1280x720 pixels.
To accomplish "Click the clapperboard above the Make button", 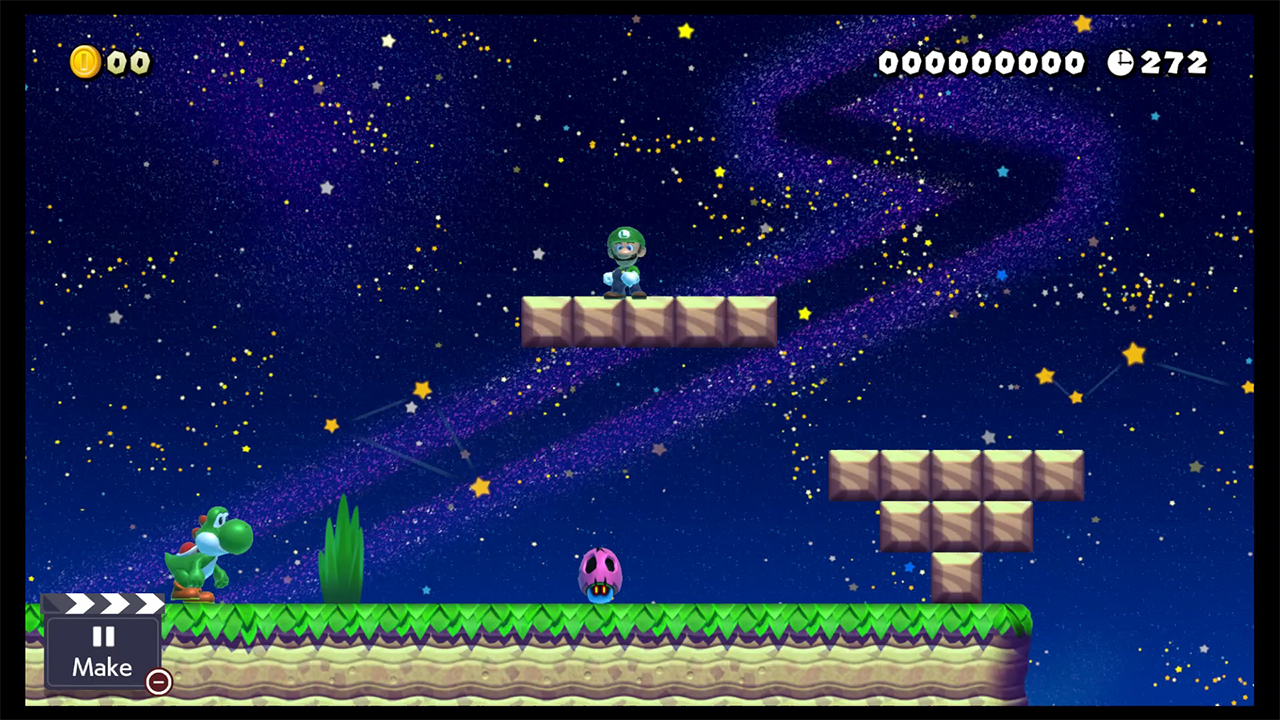I will 108,604.
